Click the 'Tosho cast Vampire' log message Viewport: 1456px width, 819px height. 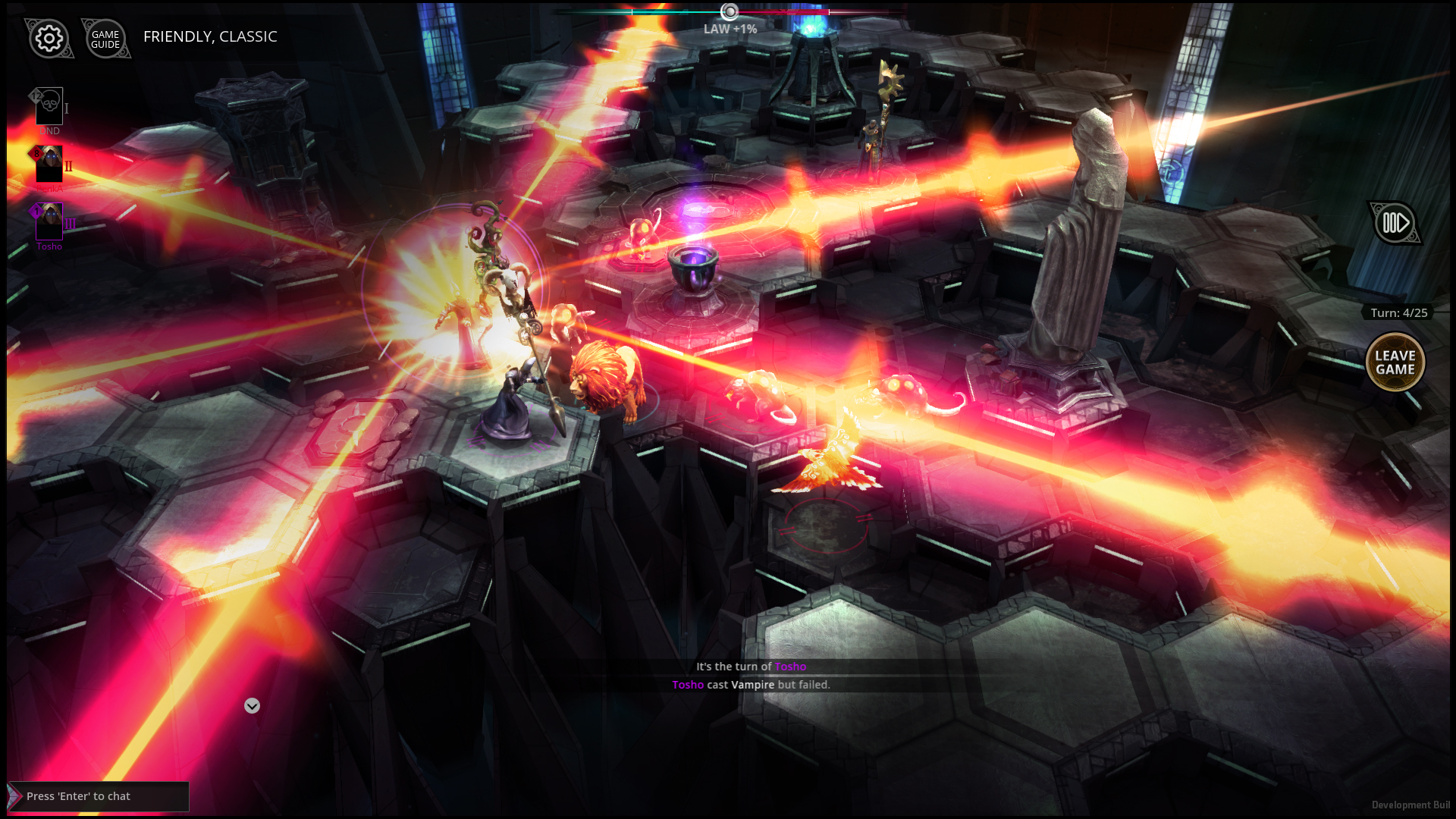pos(750,684)
